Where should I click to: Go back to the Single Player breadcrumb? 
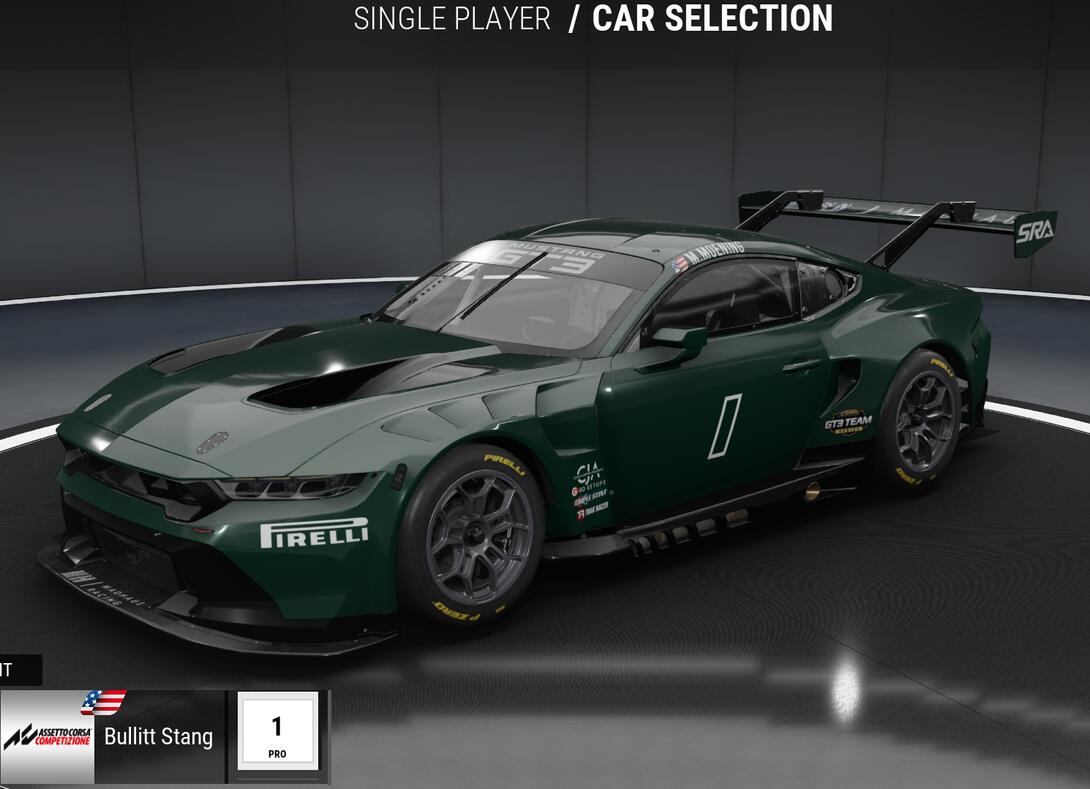click(x=452, y=19)
